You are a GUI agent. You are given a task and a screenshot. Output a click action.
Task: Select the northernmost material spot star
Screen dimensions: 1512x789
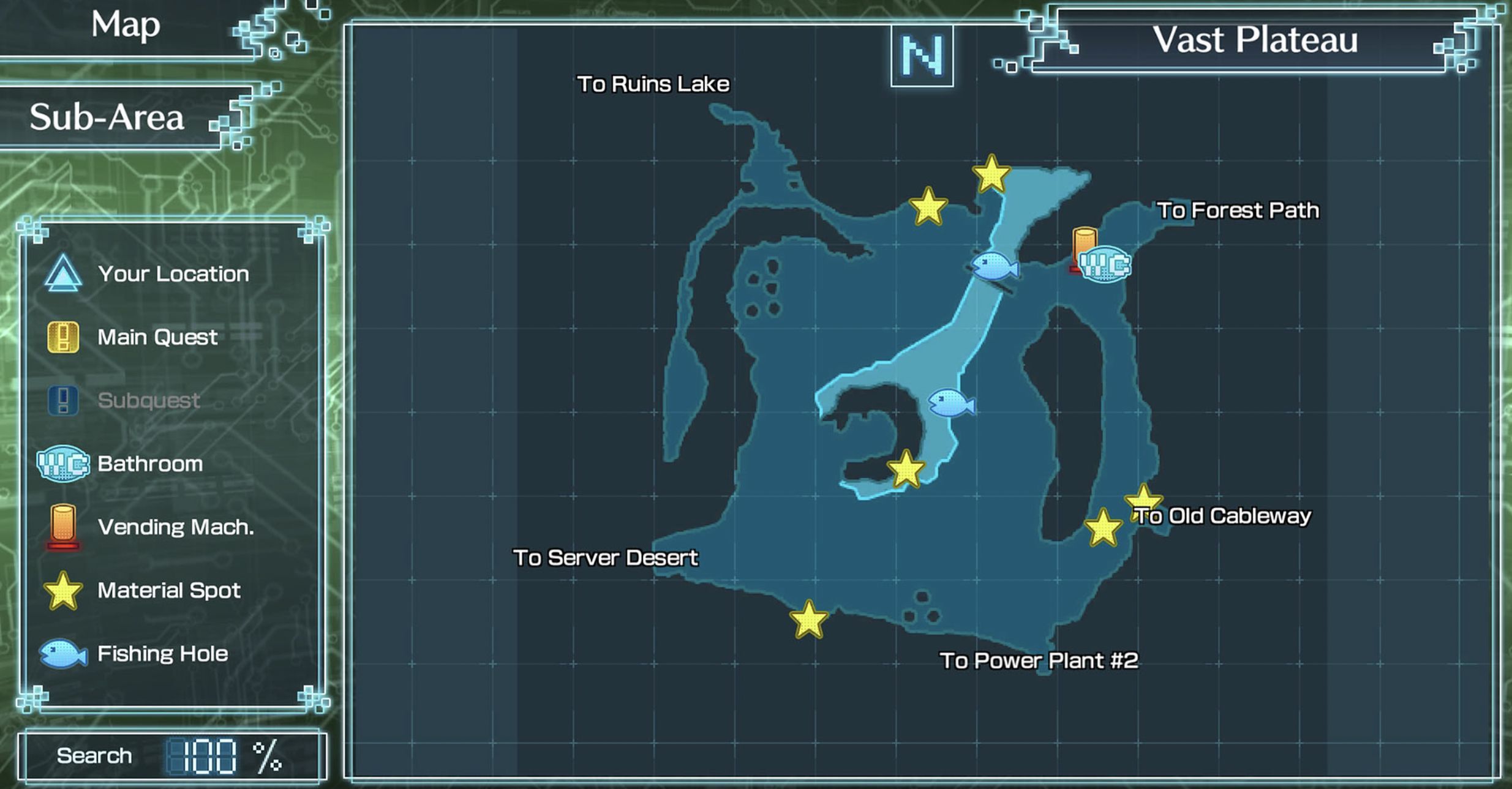(992, 176)
